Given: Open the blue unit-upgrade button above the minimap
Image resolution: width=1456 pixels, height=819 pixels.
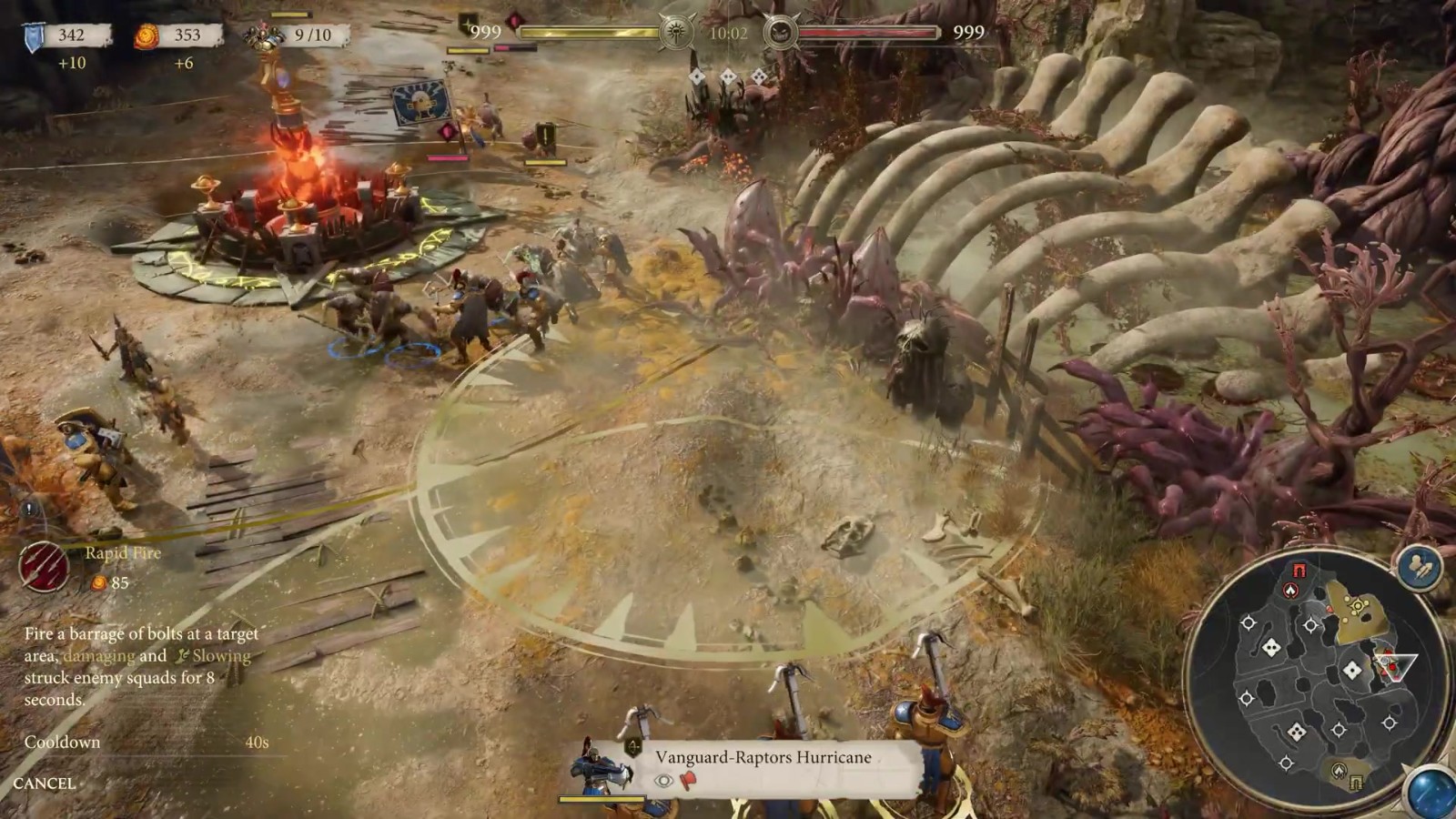Looking at the screenshot, I should click(x=1420, y=567).
